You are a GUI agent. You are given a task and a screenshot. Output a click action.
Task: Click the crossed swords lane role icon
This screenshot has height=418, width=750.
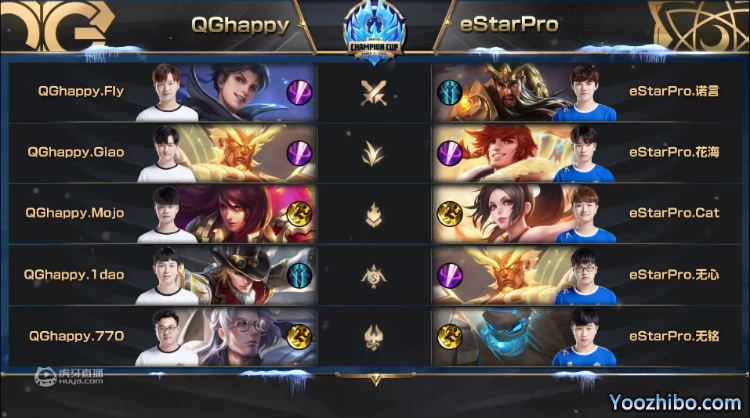pyautogui.click(x=374, y=92)
